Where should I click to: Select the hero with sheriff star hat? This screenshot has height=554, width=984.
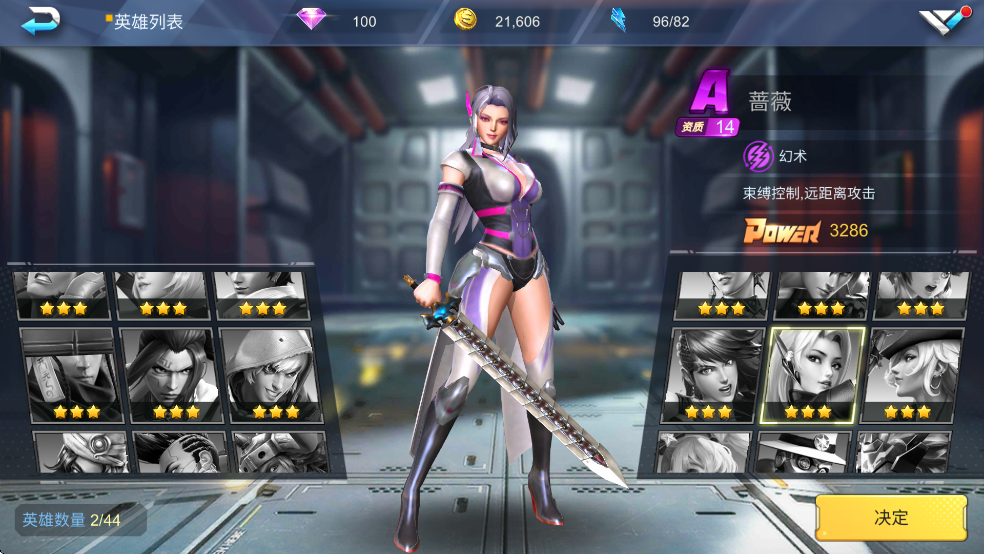pos(804,453)
